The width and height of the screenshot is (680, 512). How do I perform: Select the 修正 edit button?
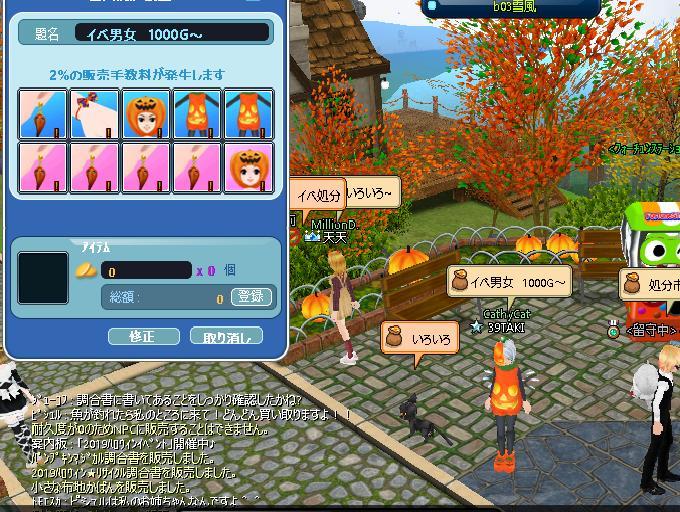[x=143, y=336]
